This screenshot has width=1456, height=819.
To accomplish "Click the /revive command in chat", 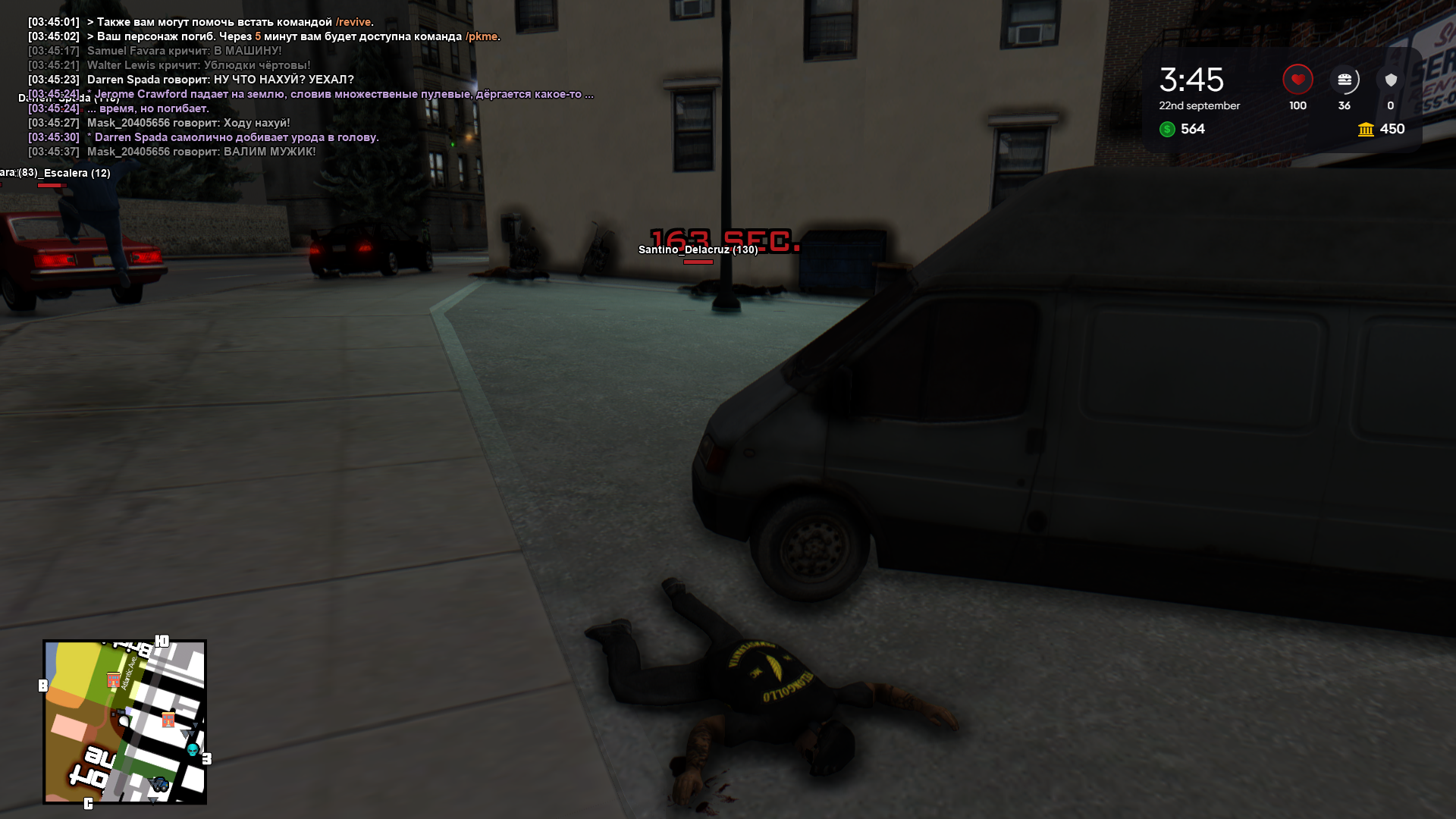I will click(x=353, y=22).
